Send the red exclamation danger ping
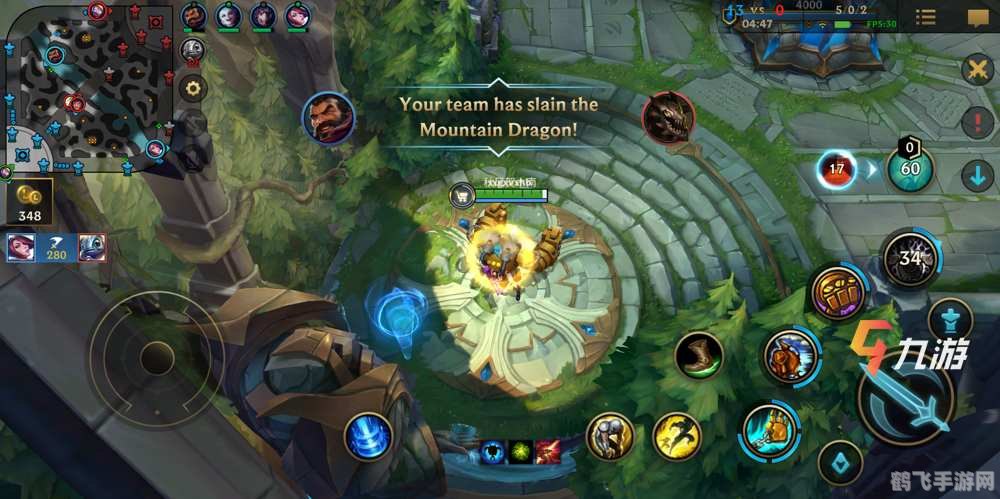Screen dimensions: 1000x499 [x=976, y=124]
